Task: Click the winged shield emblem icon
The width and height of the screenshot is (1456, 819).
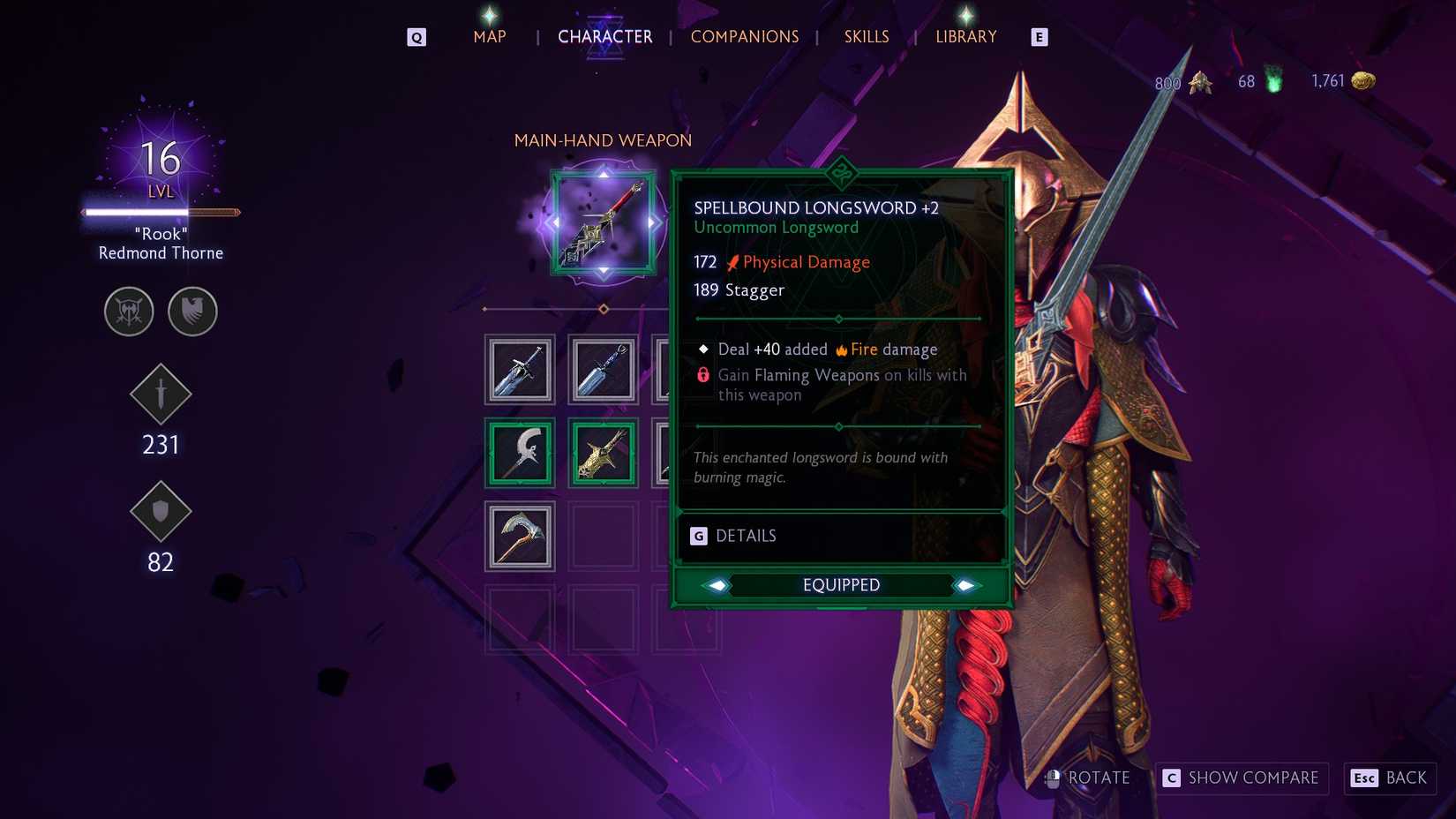Action: click(x=193, y=312)
